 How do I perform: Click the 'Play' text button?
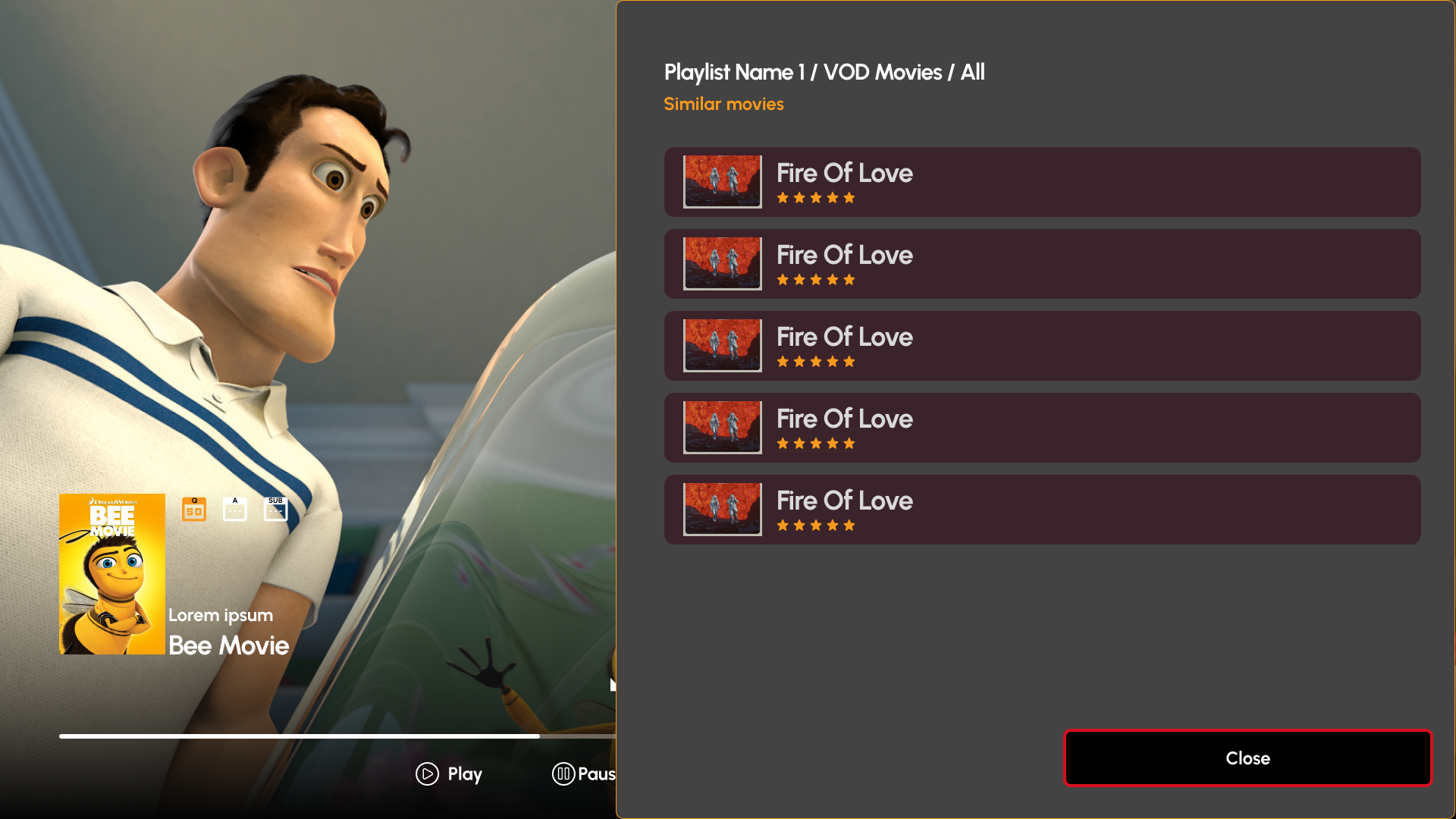coord(463,774)
